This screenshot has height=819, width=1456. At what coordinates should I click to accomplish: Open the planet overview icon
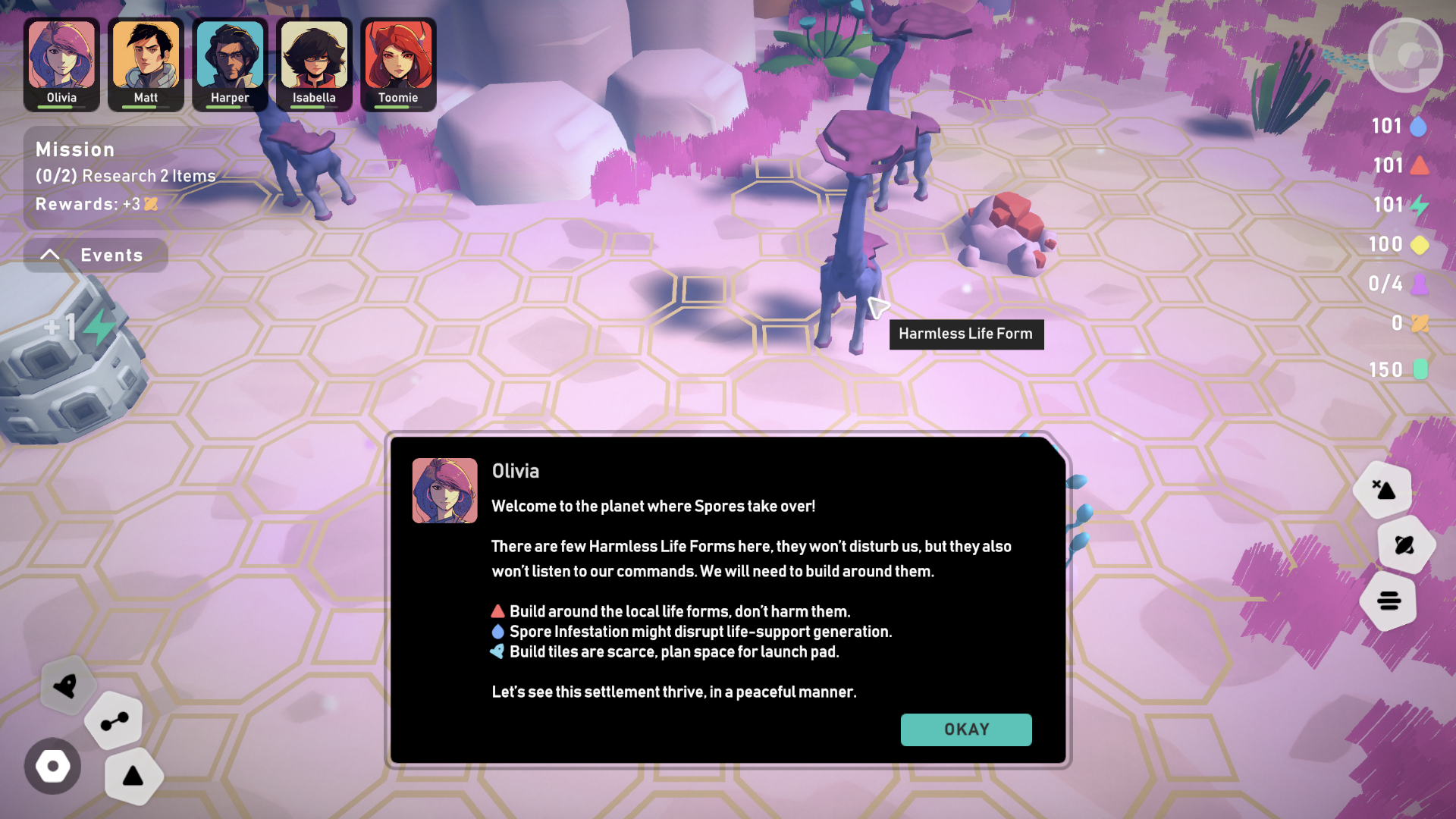point(1404,546)
